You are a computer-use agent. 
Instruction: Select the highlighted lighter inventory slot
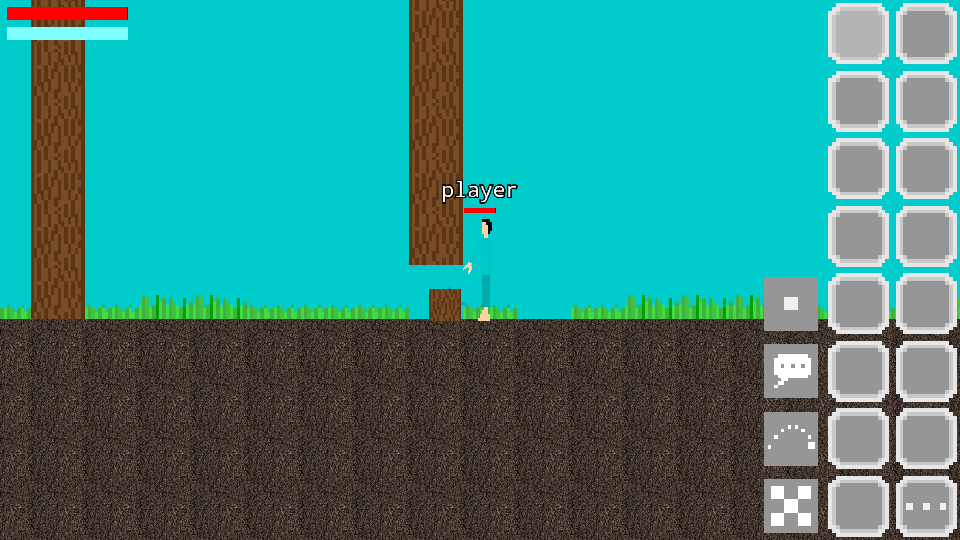[858, 34]
